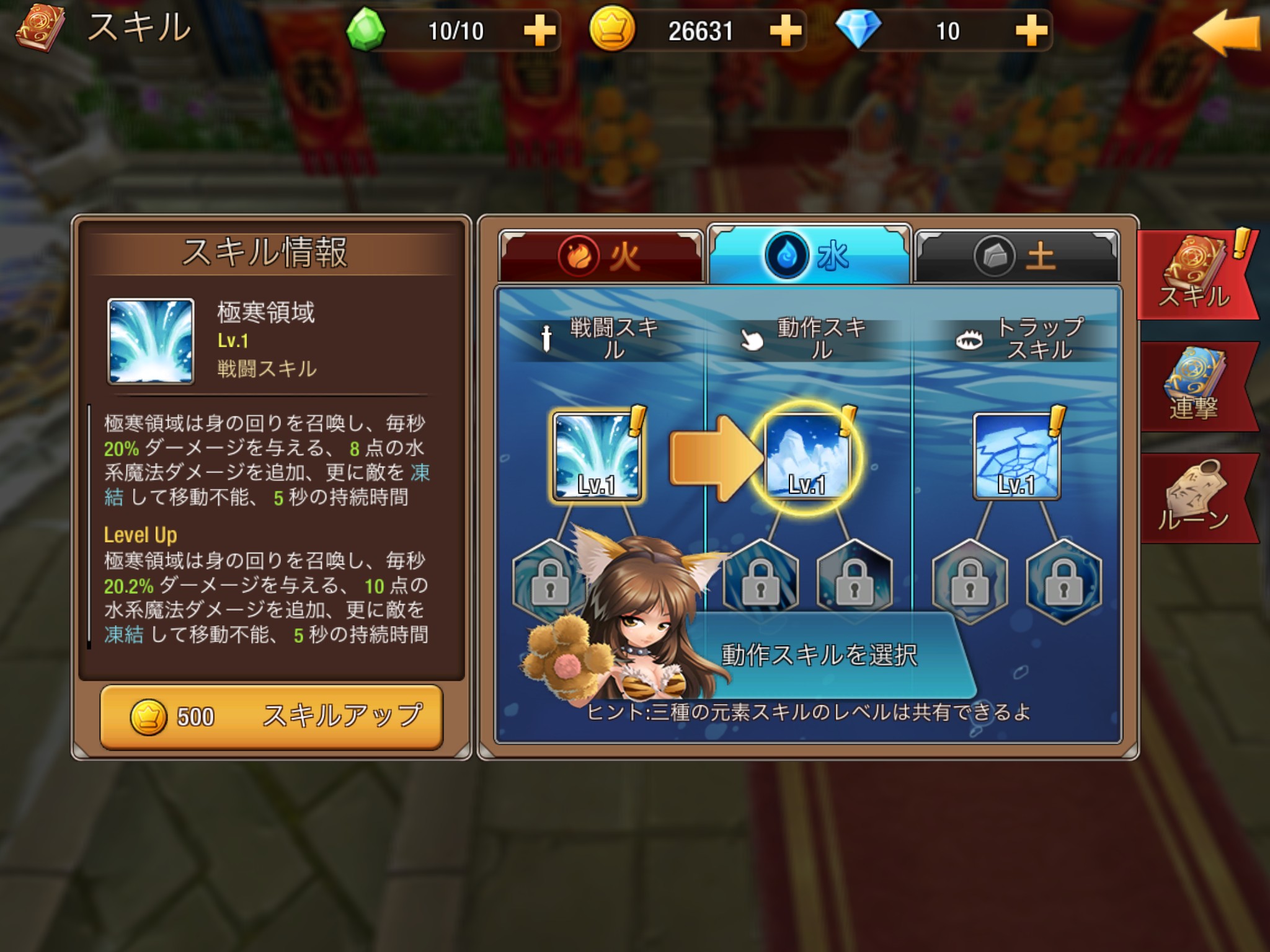1270x952 pixels.
Task: Choose the highlighted iceberg action skill
Action: tap(806, 456)
